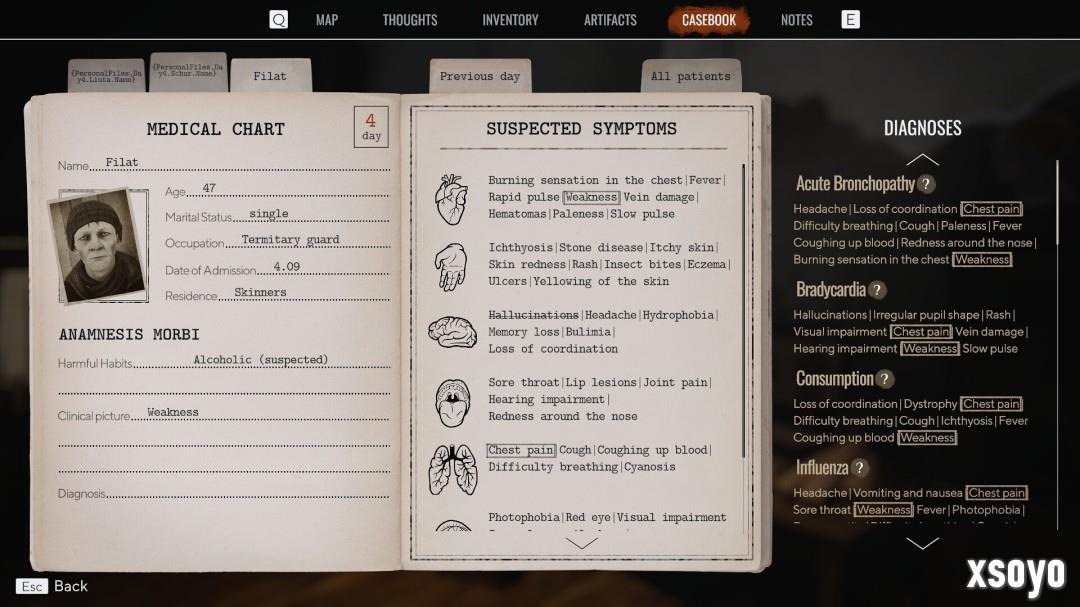Switch to the Thoughts tab
This screenshot has height=607, width=1080.
point(410,20)
